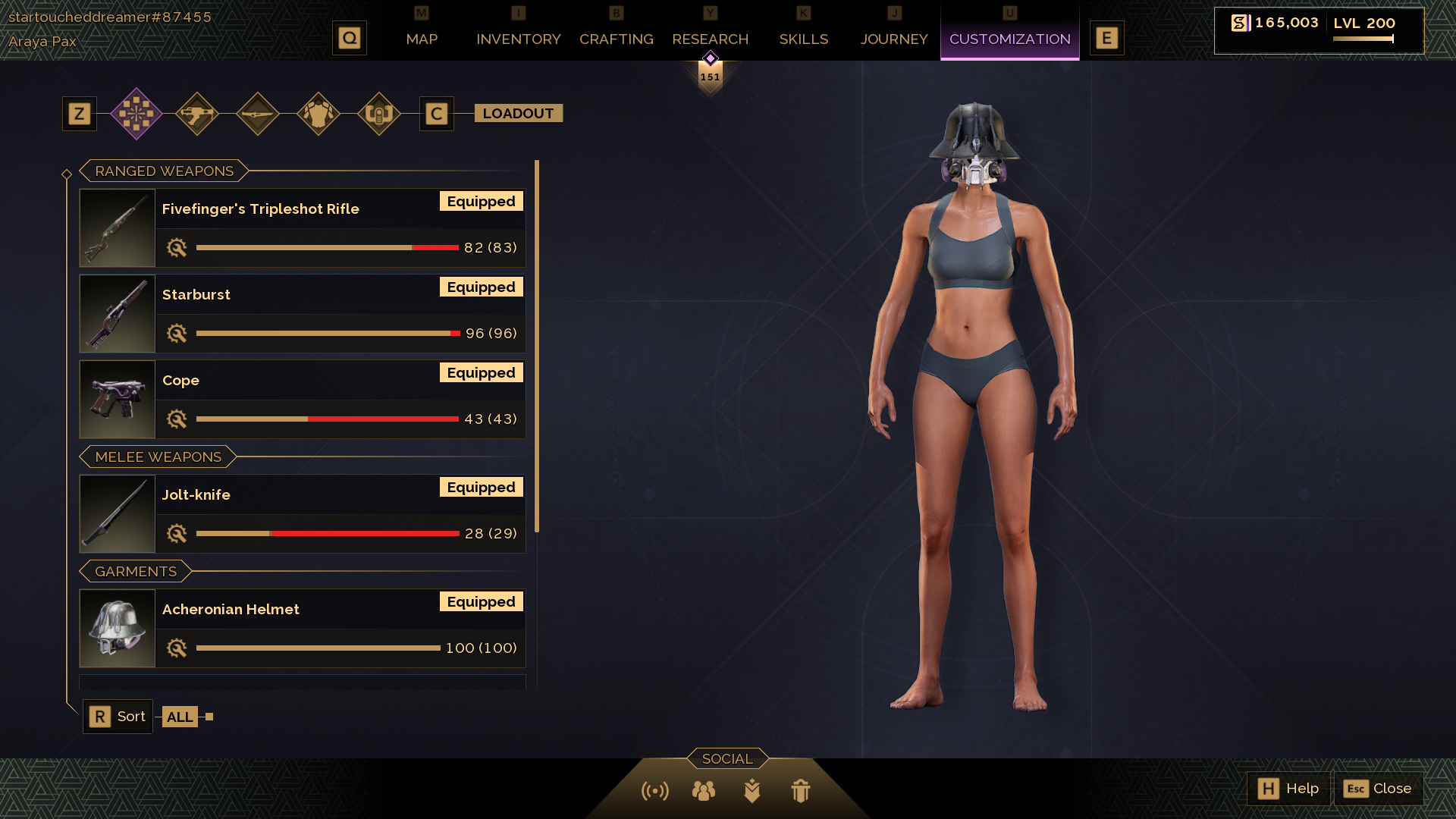Click the Sort button
1456x819 pixels.
118,717
